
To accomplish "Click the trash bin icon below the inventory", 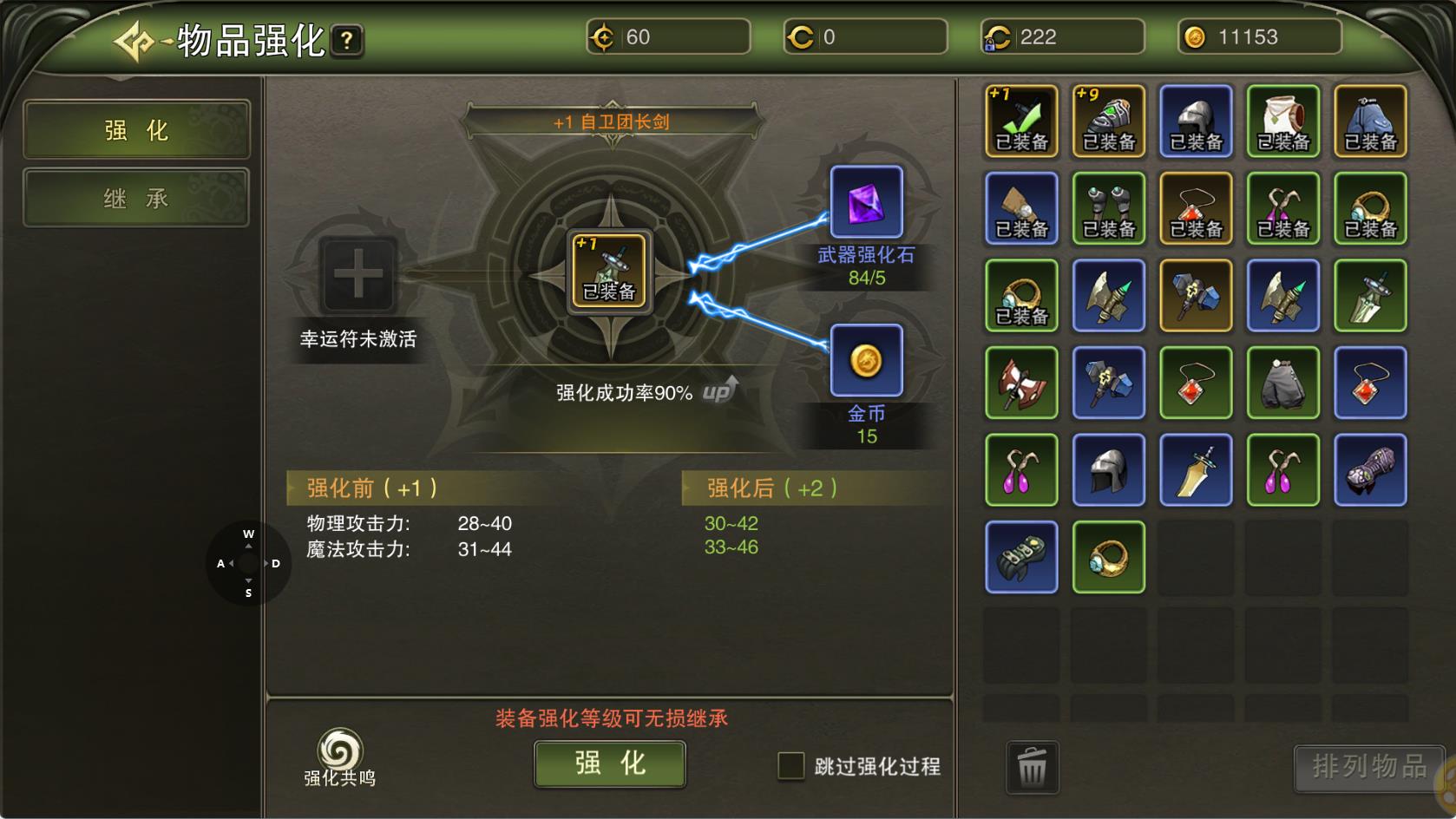I will coord(1031,767).
